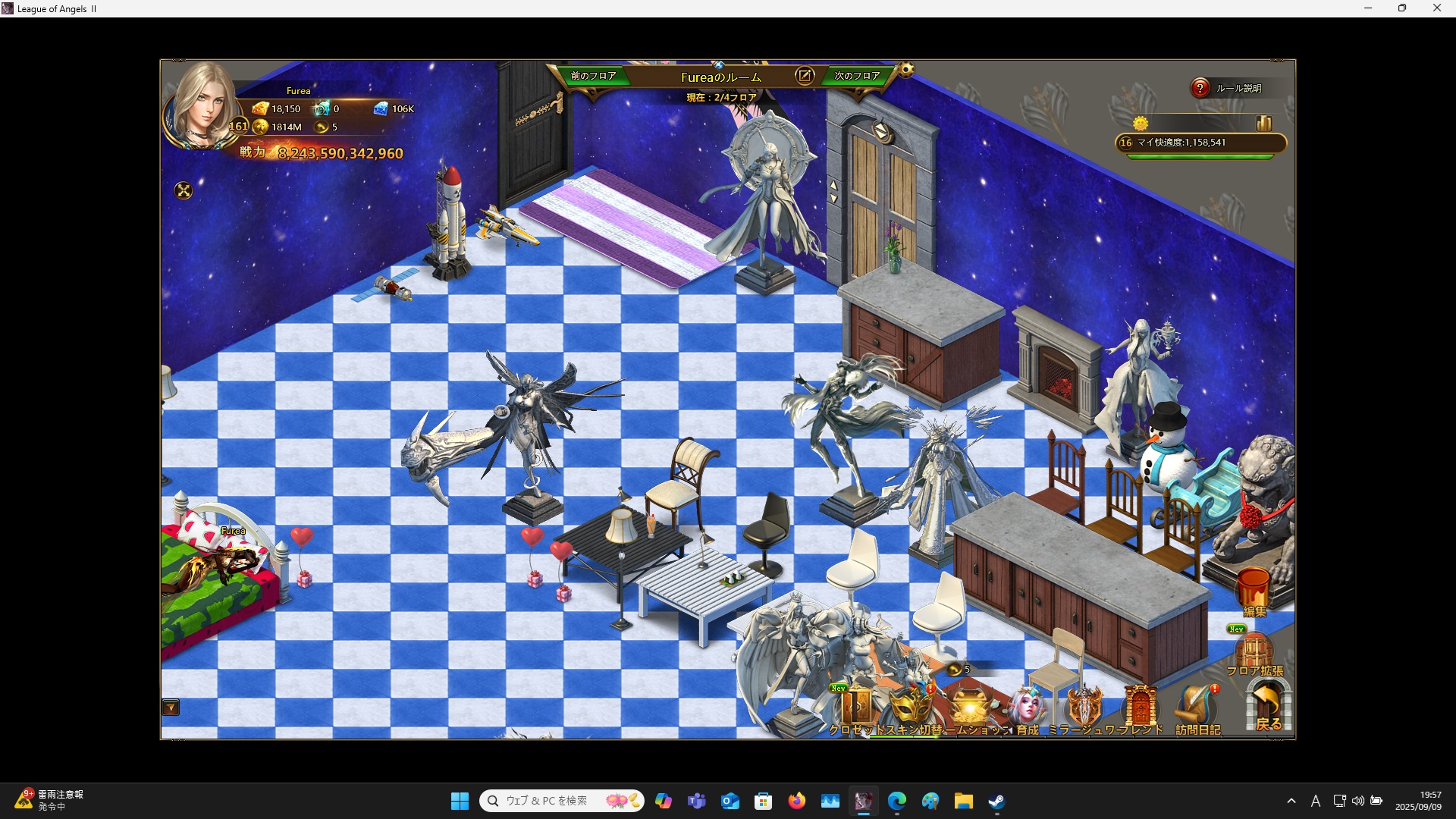Screen dimensions: 1456x819
Task: Minimize the League of Angels II window
Action: point(1368,8)
